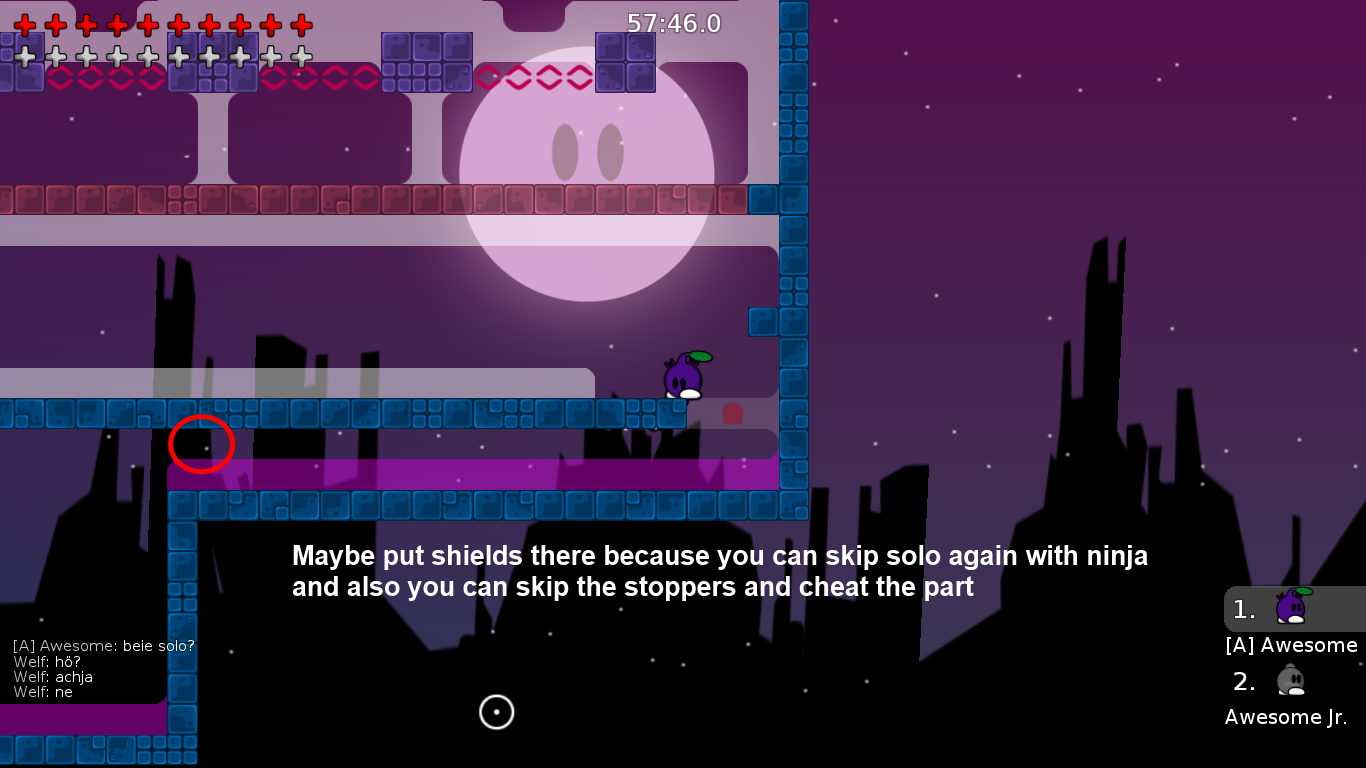Click the red circle annotation on the blocks
The image size is (1366, 768).
point(202,444)
